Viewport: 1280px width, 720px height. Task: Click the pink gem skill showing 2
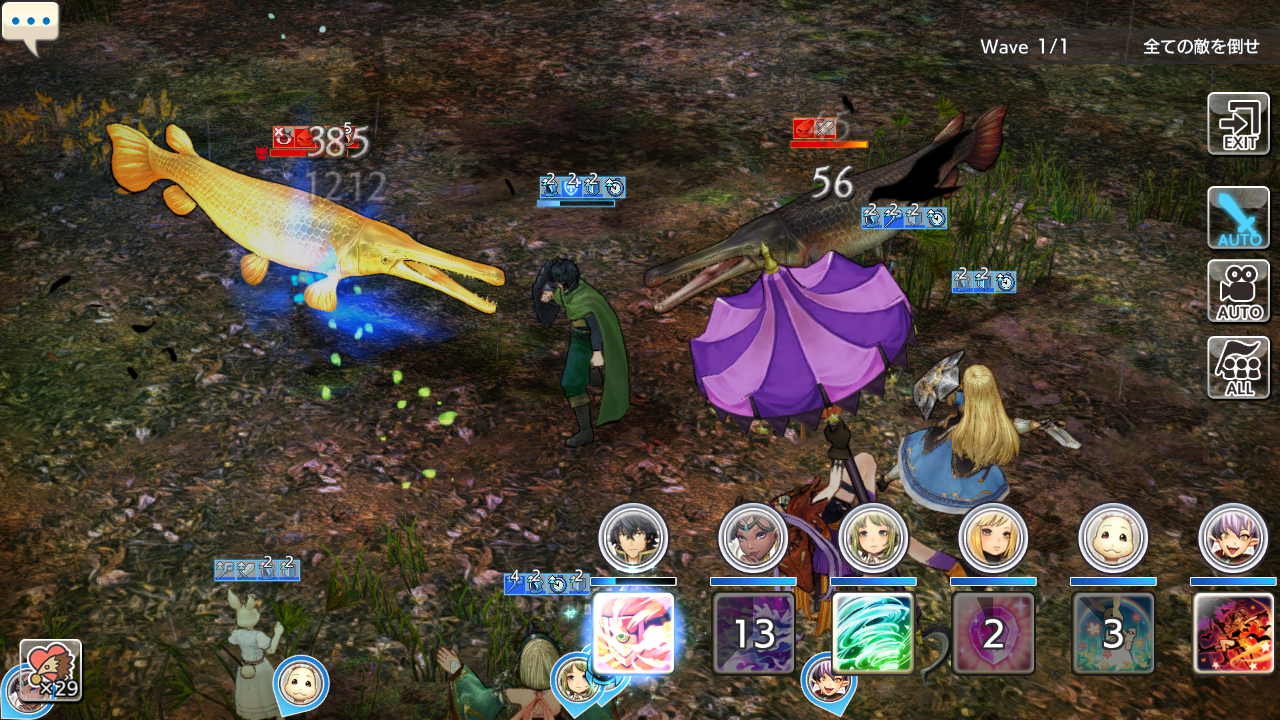tap(993, 633)
